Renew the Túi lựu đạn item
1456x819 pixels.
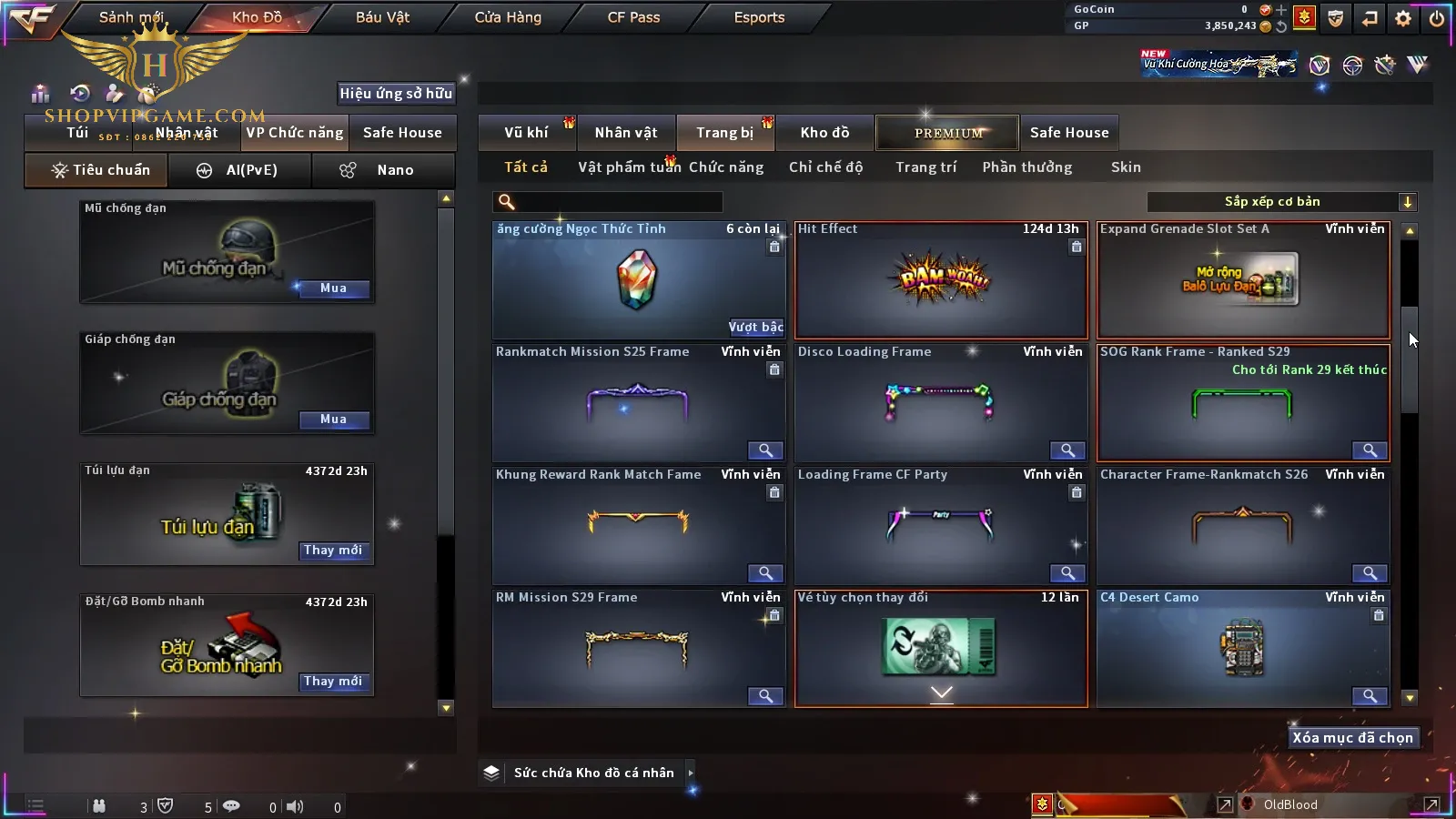333,551
